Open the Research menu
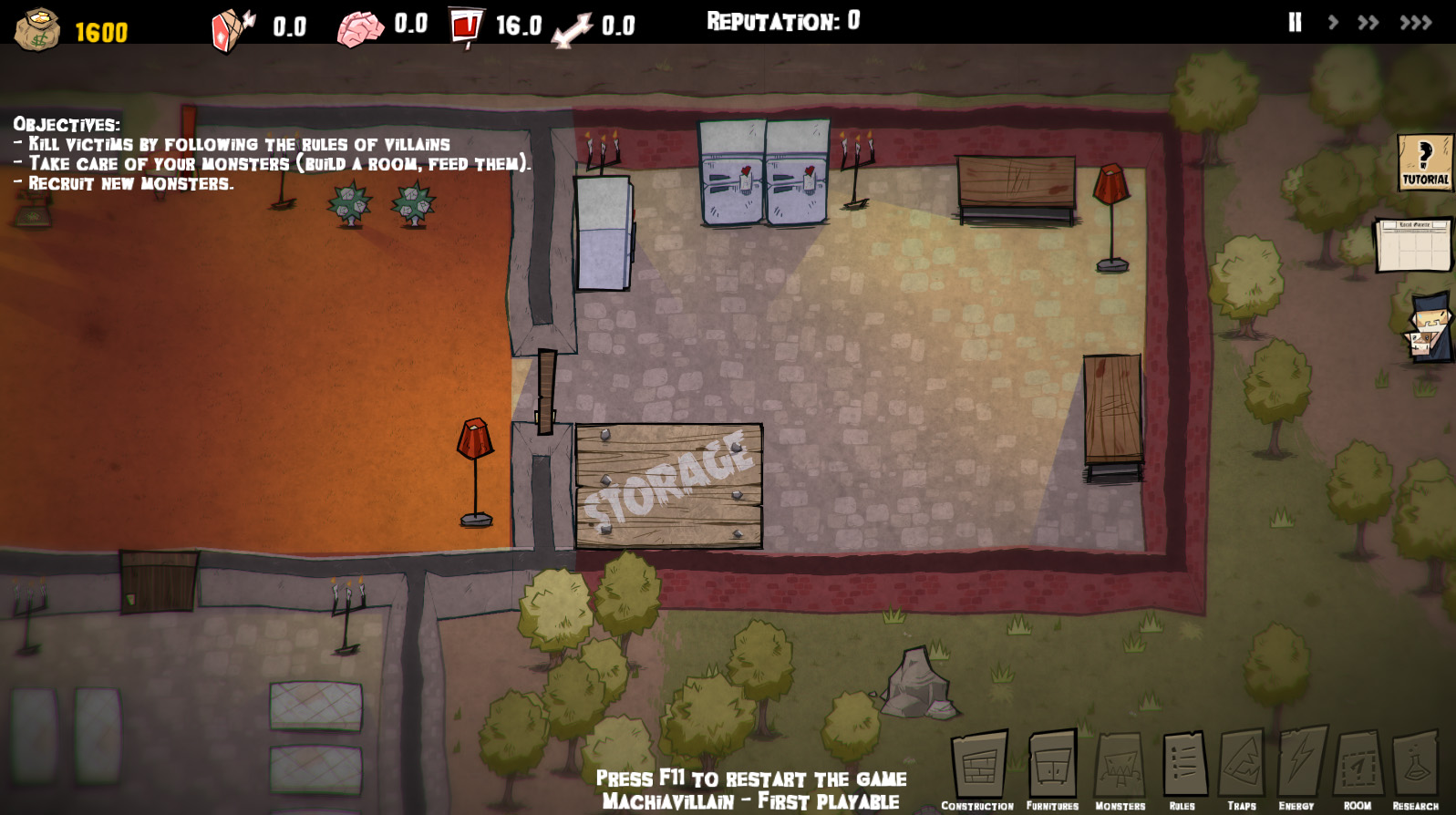 [x=1415, y=767]
